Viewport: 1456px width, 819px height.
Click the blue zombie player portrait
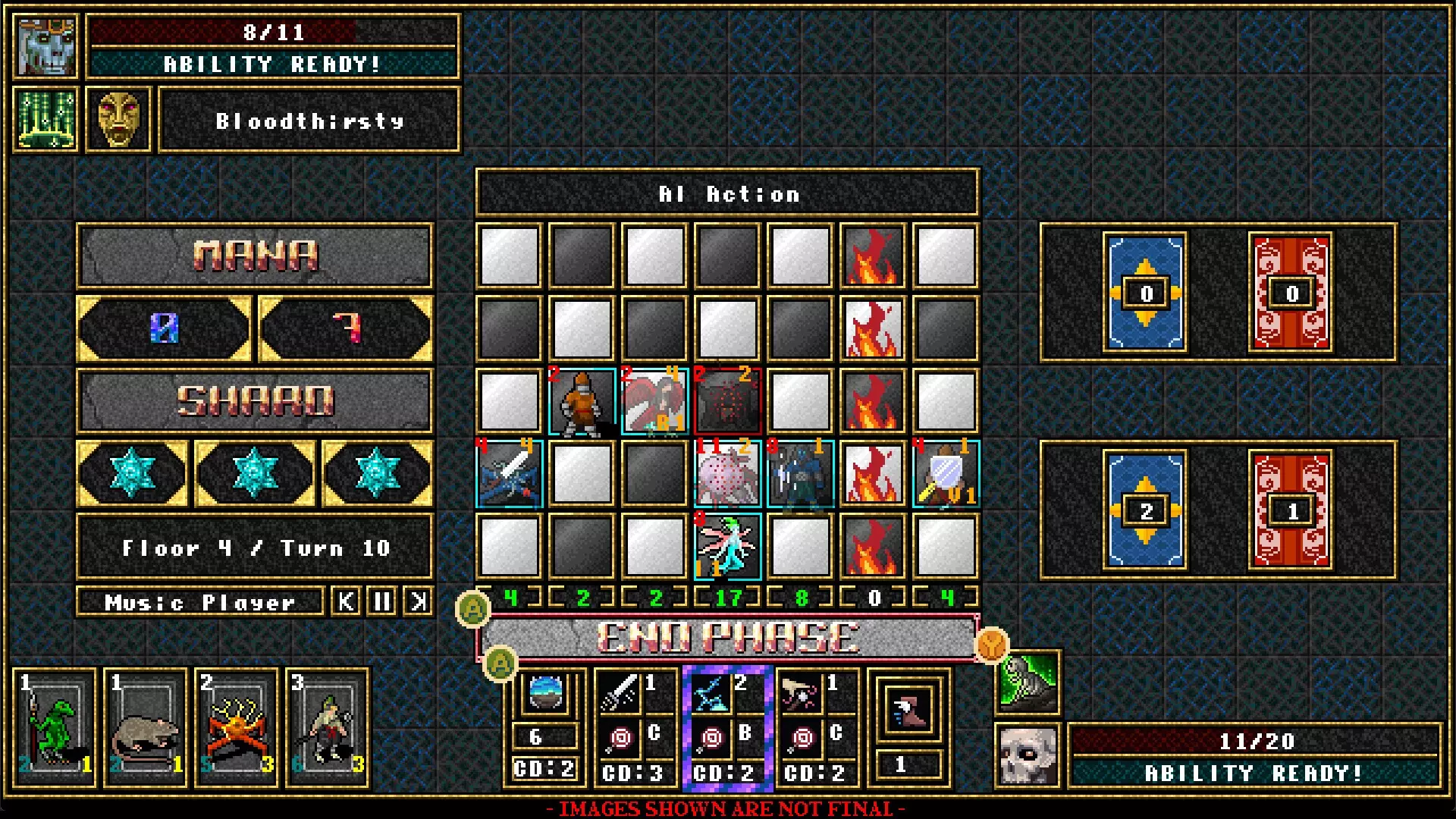tap(47, 47)
